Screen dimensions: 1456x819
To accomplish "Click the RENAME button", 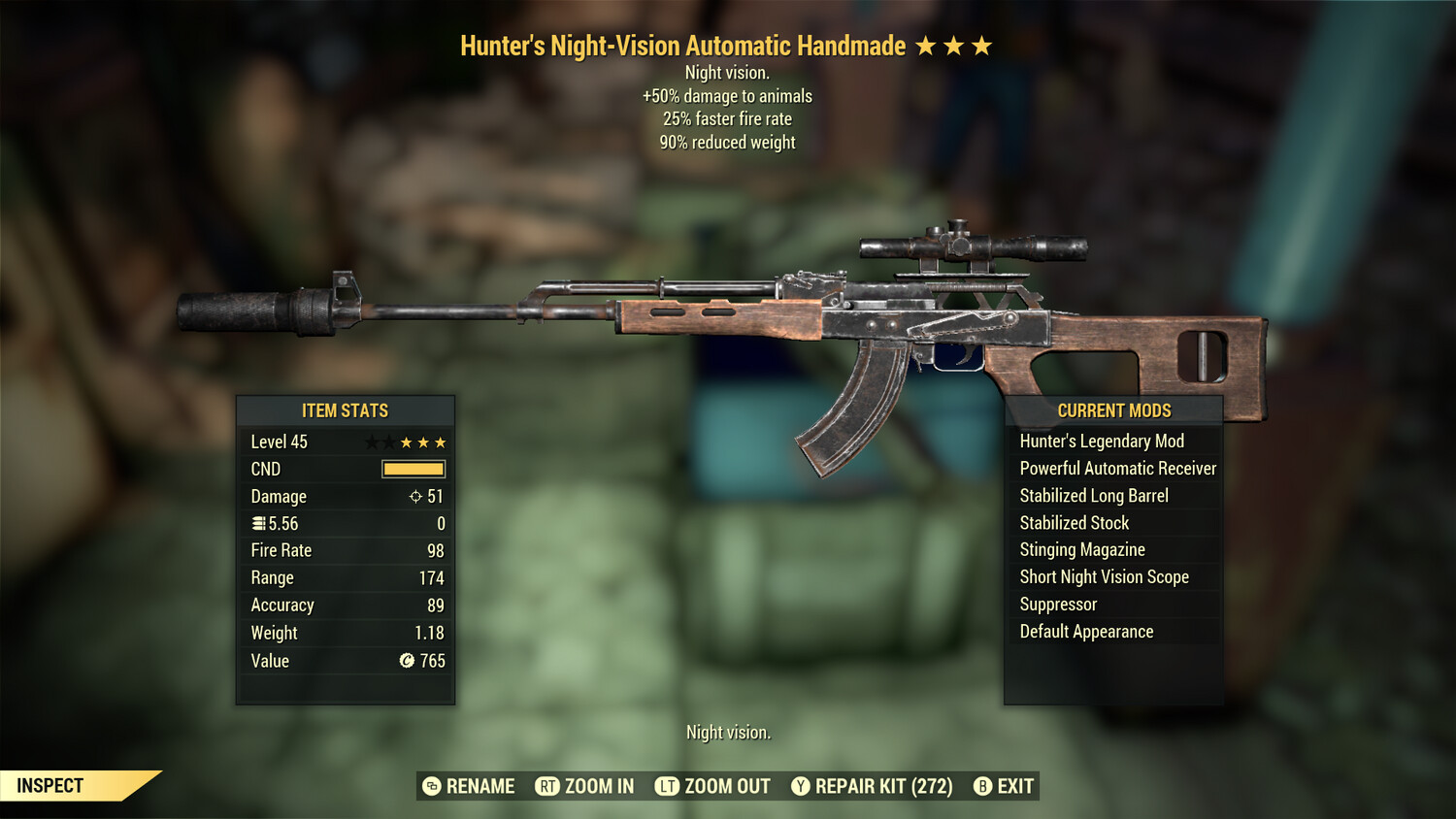I will tap(480, 786).
